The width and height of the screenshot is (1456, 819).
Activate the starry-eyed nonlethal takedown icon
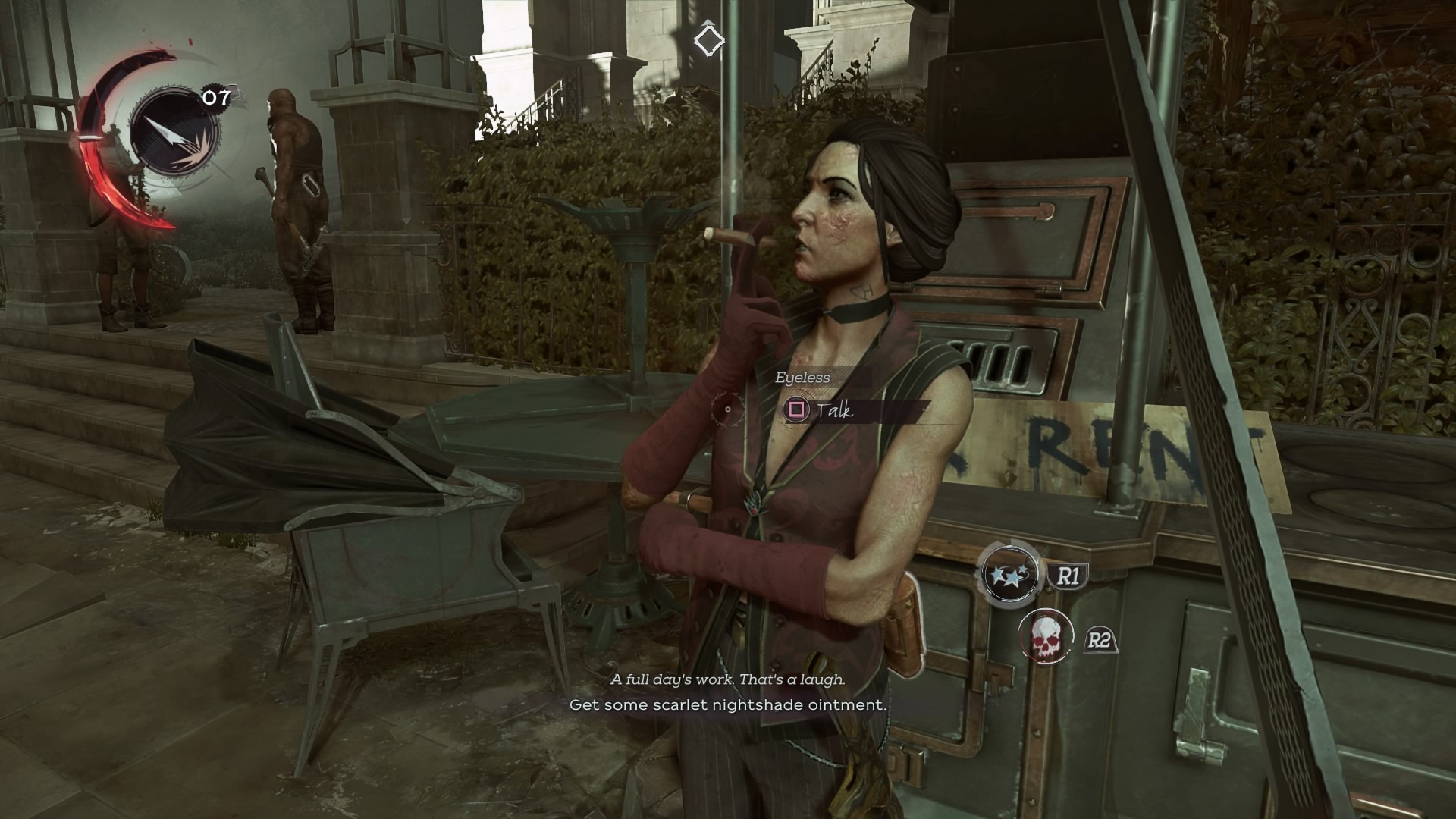tap(1009, 574)
